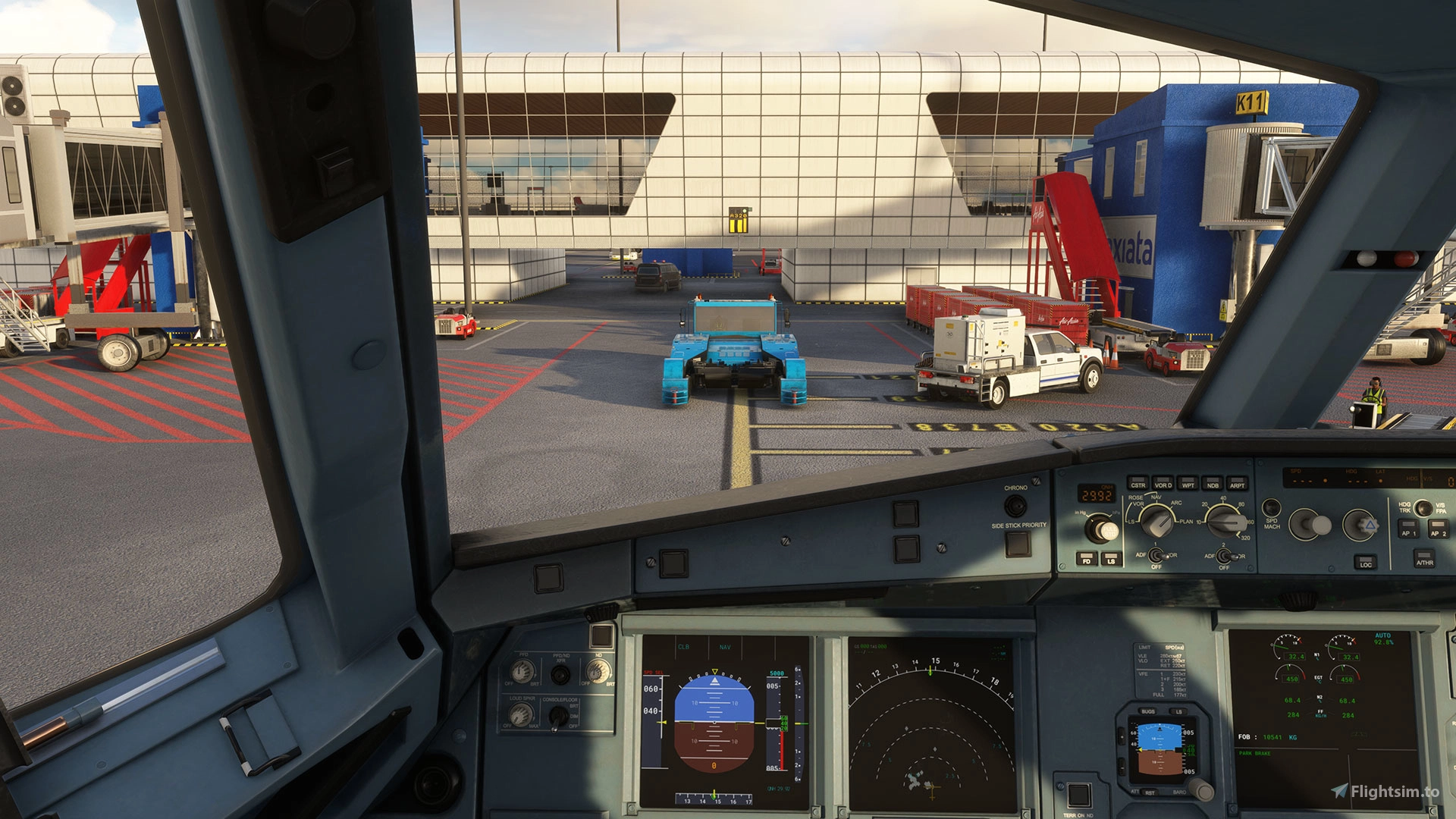
Task: Click the CHRONO button on the glareshield
Action: [x=1015, y=505]
